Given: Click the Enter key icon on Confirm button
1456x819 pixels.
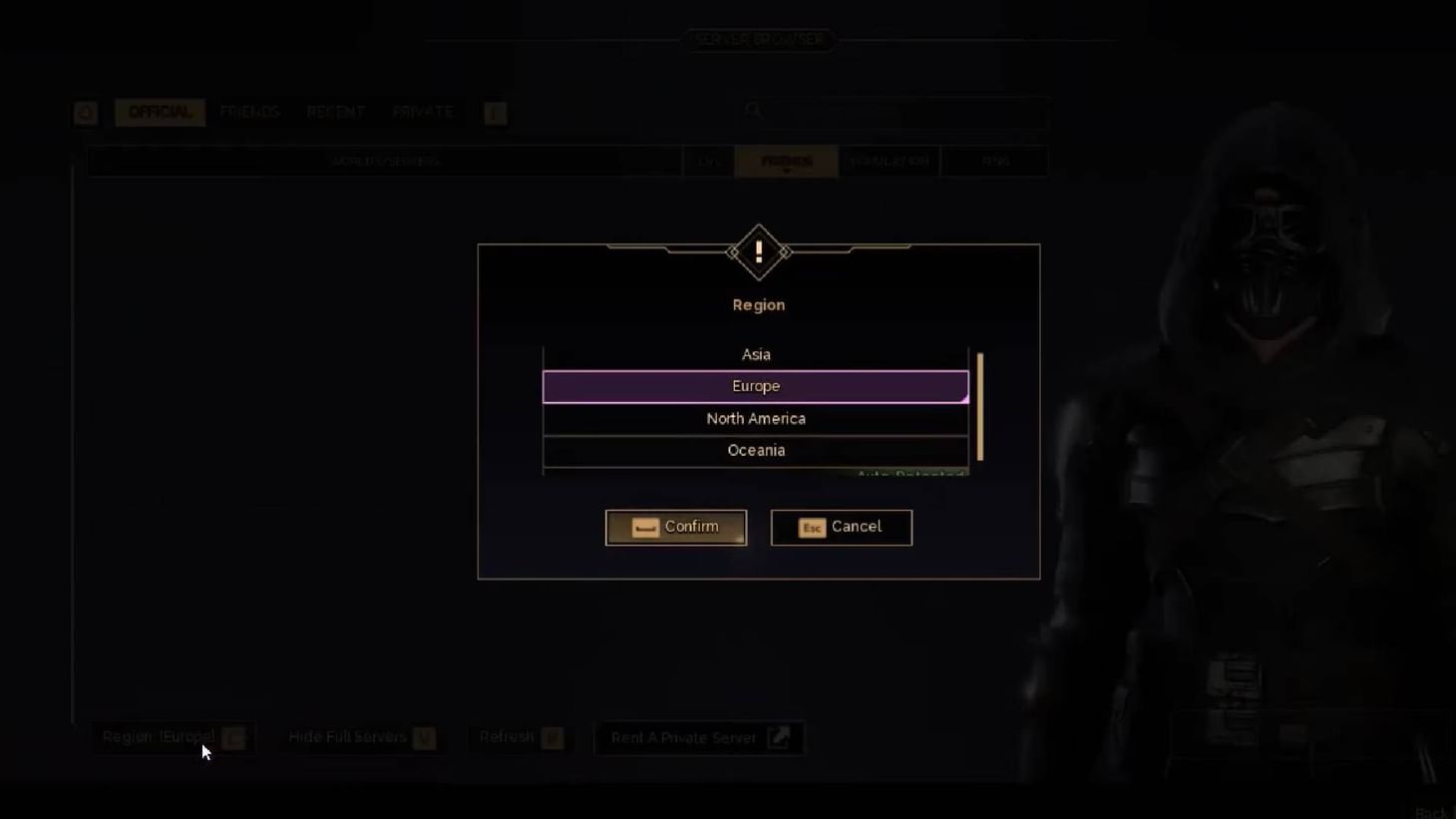Looking at the screenshot, I should coord(643,527).
